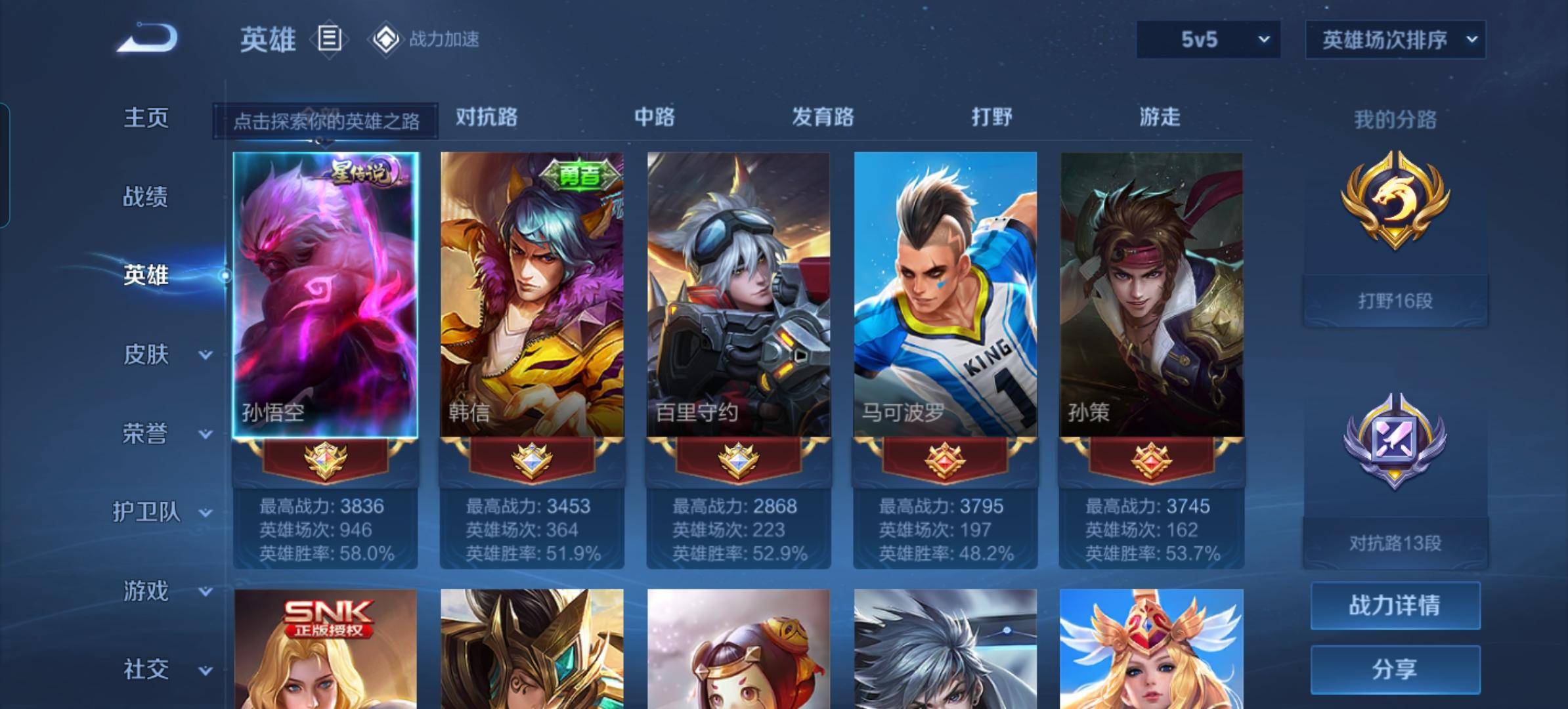
Task: Click the 分享 share button
Action: [1395, 669]
